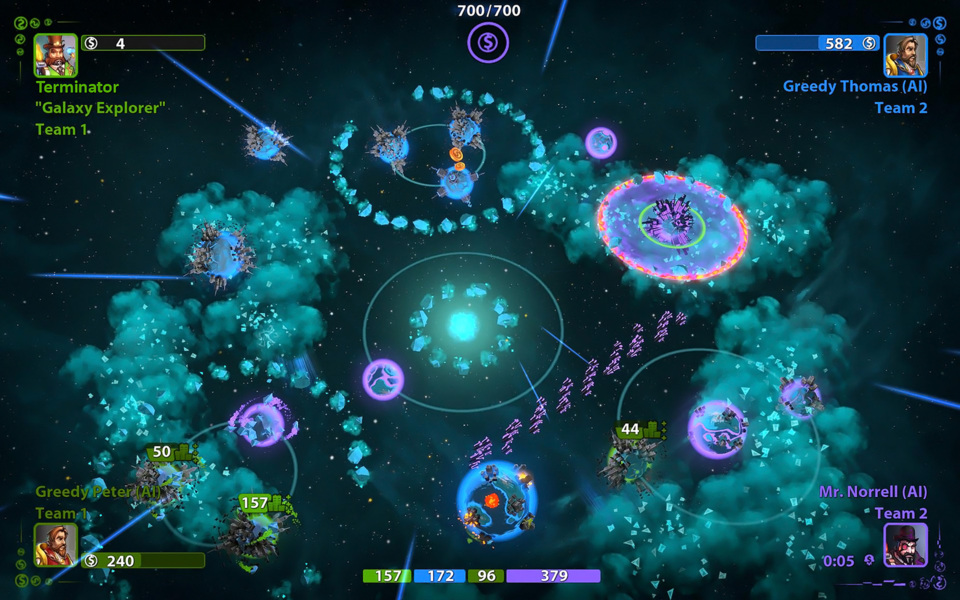960x600 pixels.
Task: Click the purple dollar bank icon
Action: click(488, 42)
